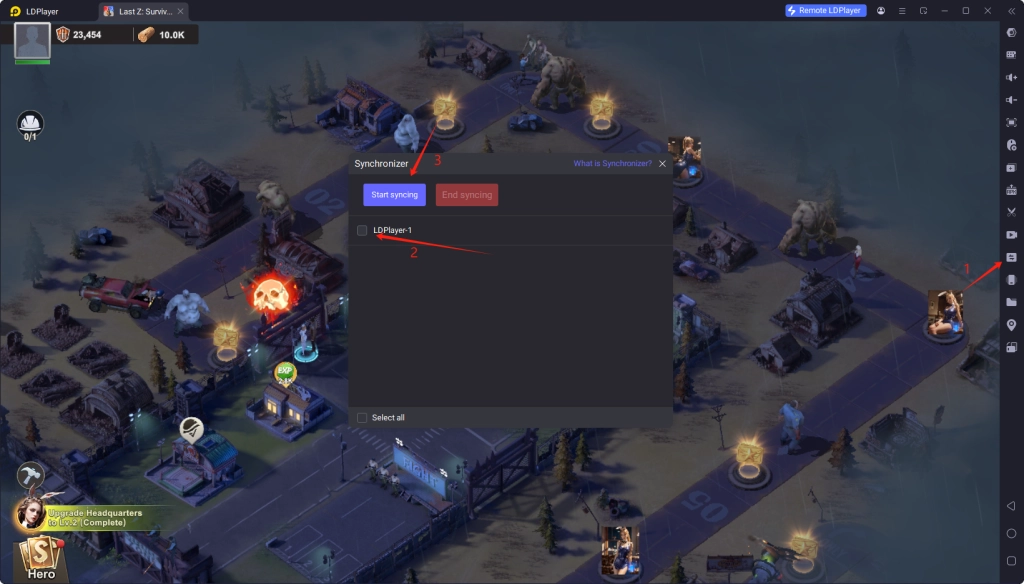Tick the LDPlayer-1 checkbox
The image size is (1024, 584).
(x=362, y=231)
